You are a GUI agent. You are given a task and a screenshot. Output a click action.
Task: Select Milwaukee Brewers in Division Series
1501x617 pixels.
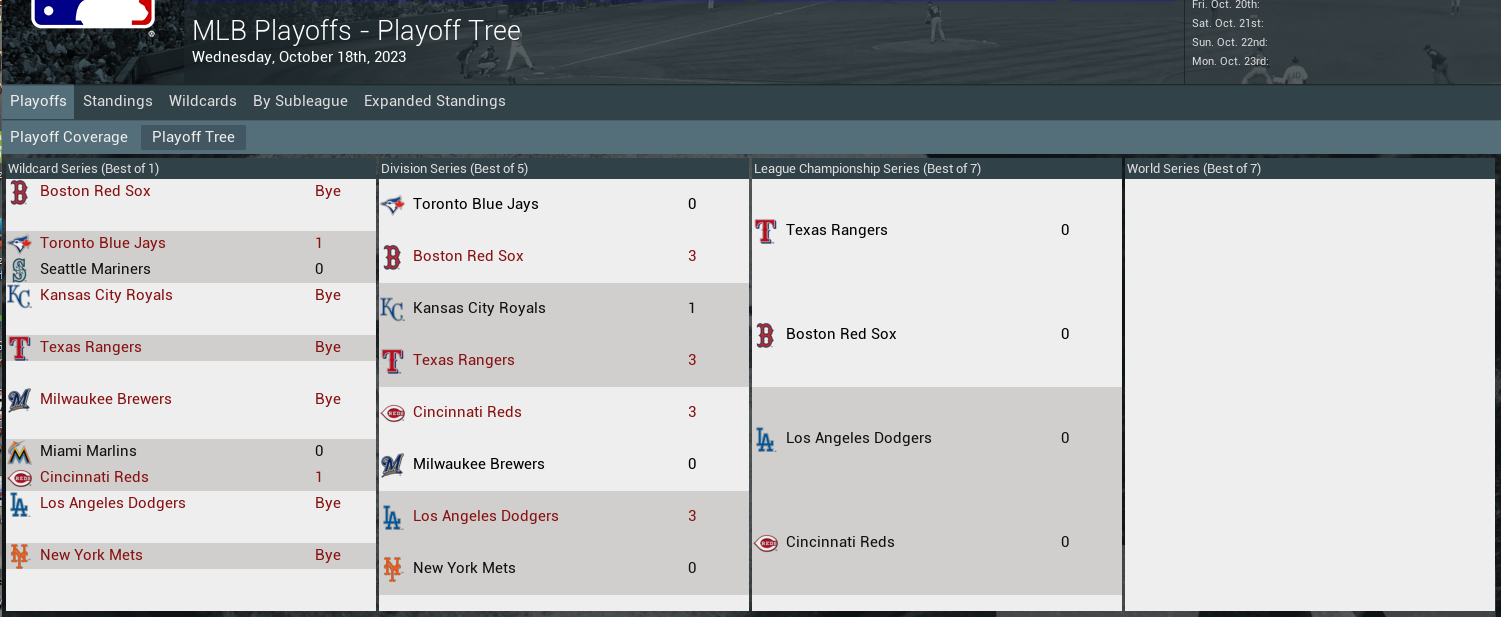click(478, 464)
